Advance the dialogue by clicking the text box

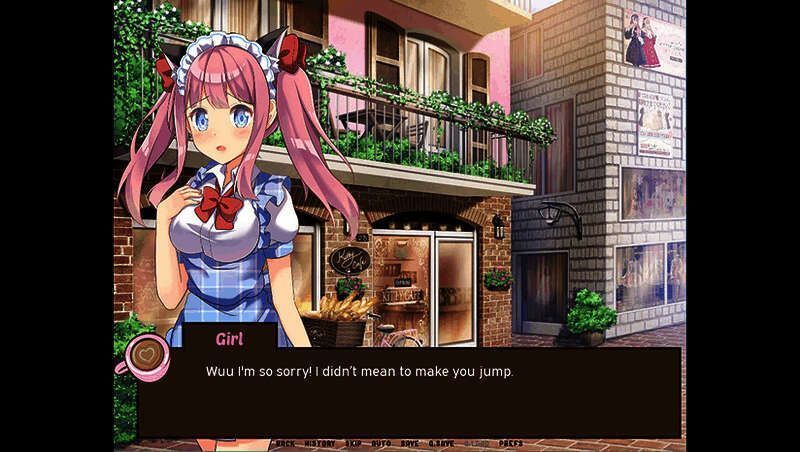tap(410, 395)
